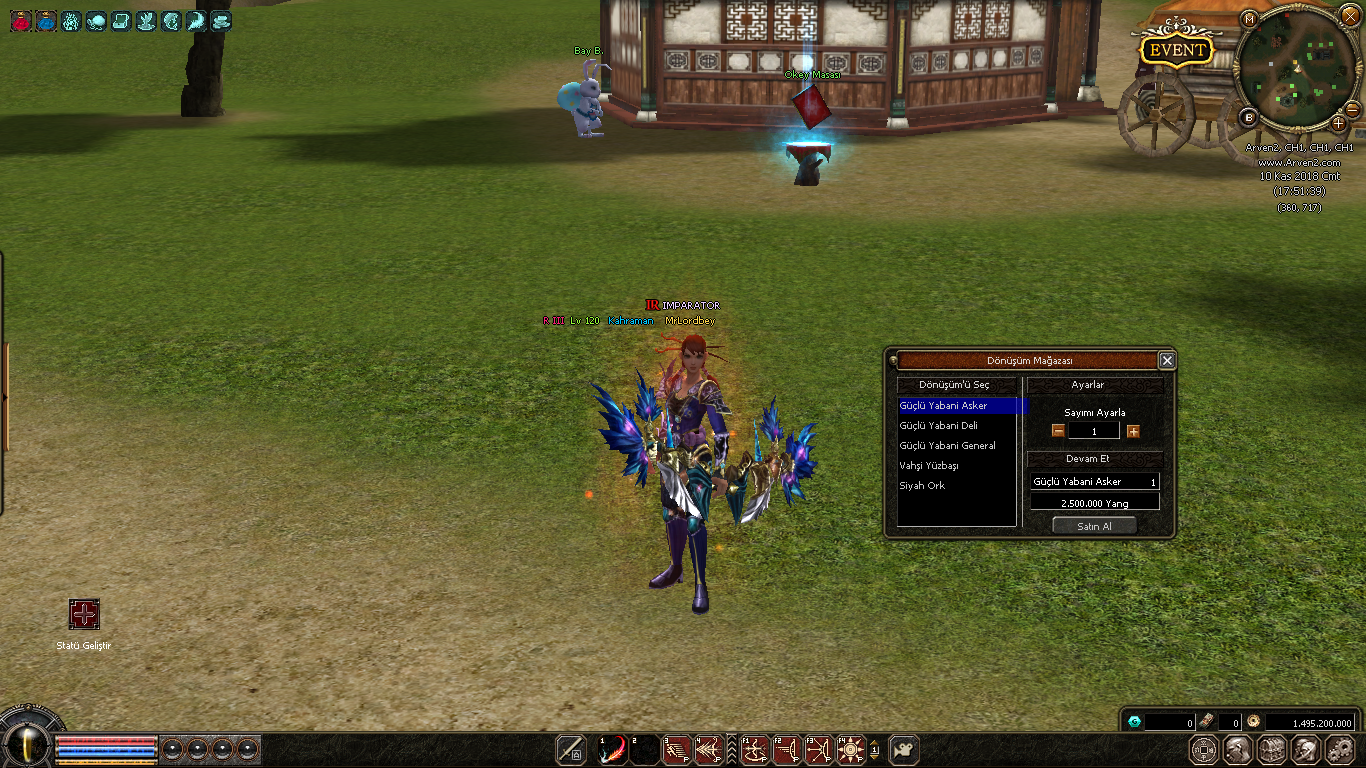Increase the quantity with the plus button
The height and width of the screenshot is (768, 1366).
[1133, 432]
